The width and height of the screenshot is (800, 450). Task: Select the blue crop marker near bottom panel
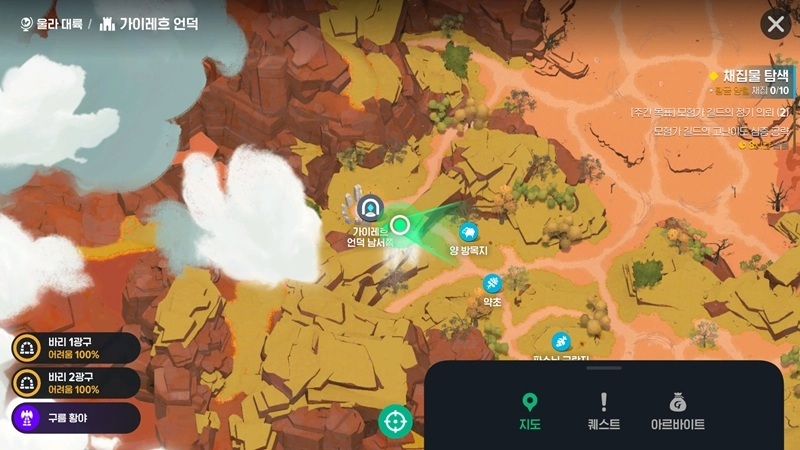(x=561, y=341)
